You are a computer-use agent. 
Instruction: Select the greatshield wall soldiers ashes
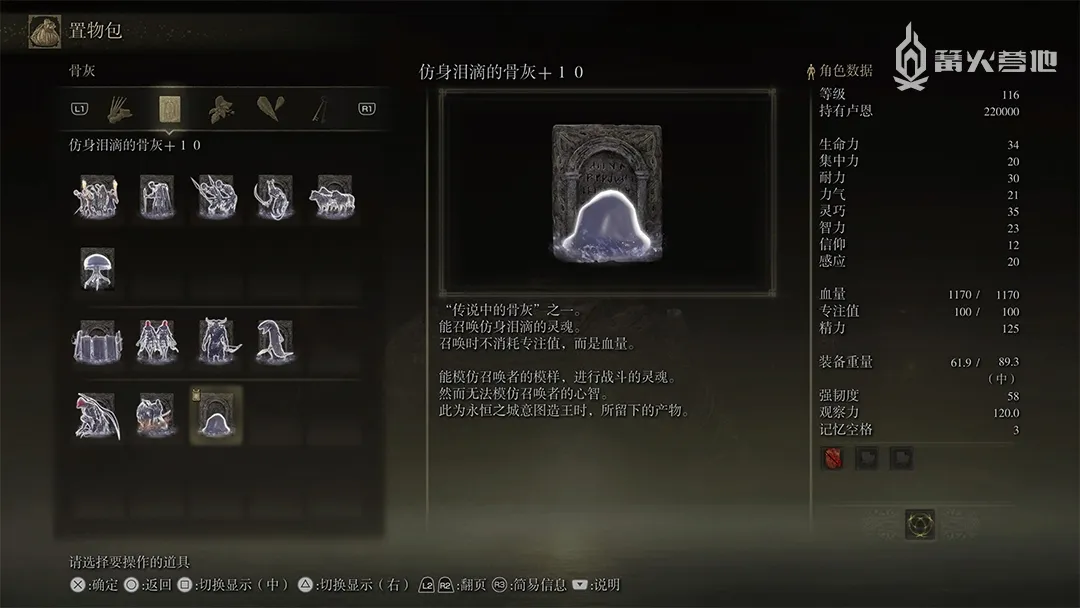(x=97, y=341)
